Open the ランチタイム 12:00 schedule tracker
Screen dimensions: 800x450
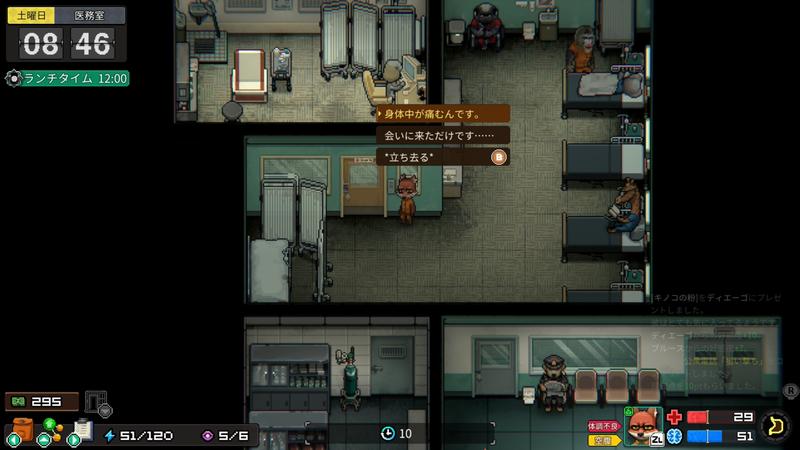coord(68,78)
